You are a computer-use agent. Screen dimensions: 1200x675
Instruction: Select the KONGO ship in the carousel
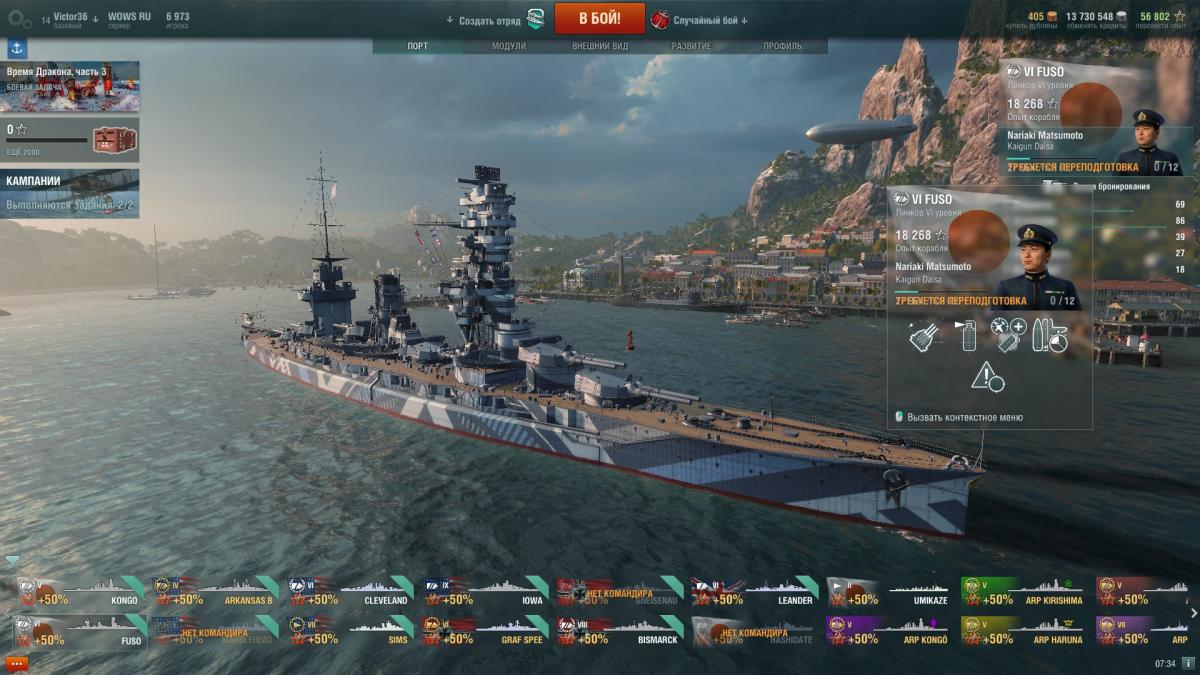[x=79, y=593]
